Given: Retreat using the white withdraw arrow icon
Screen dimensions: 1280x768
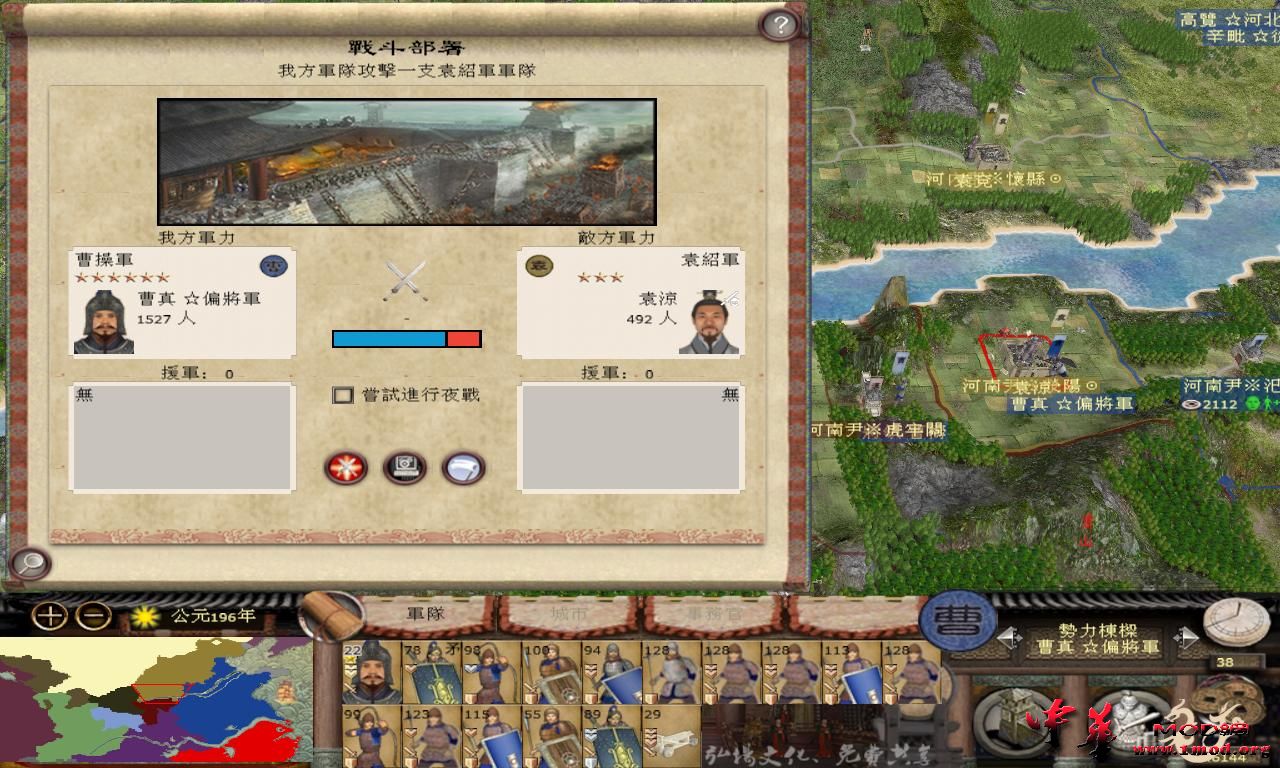Looking at the screenshot, I should tap(462, 468).
